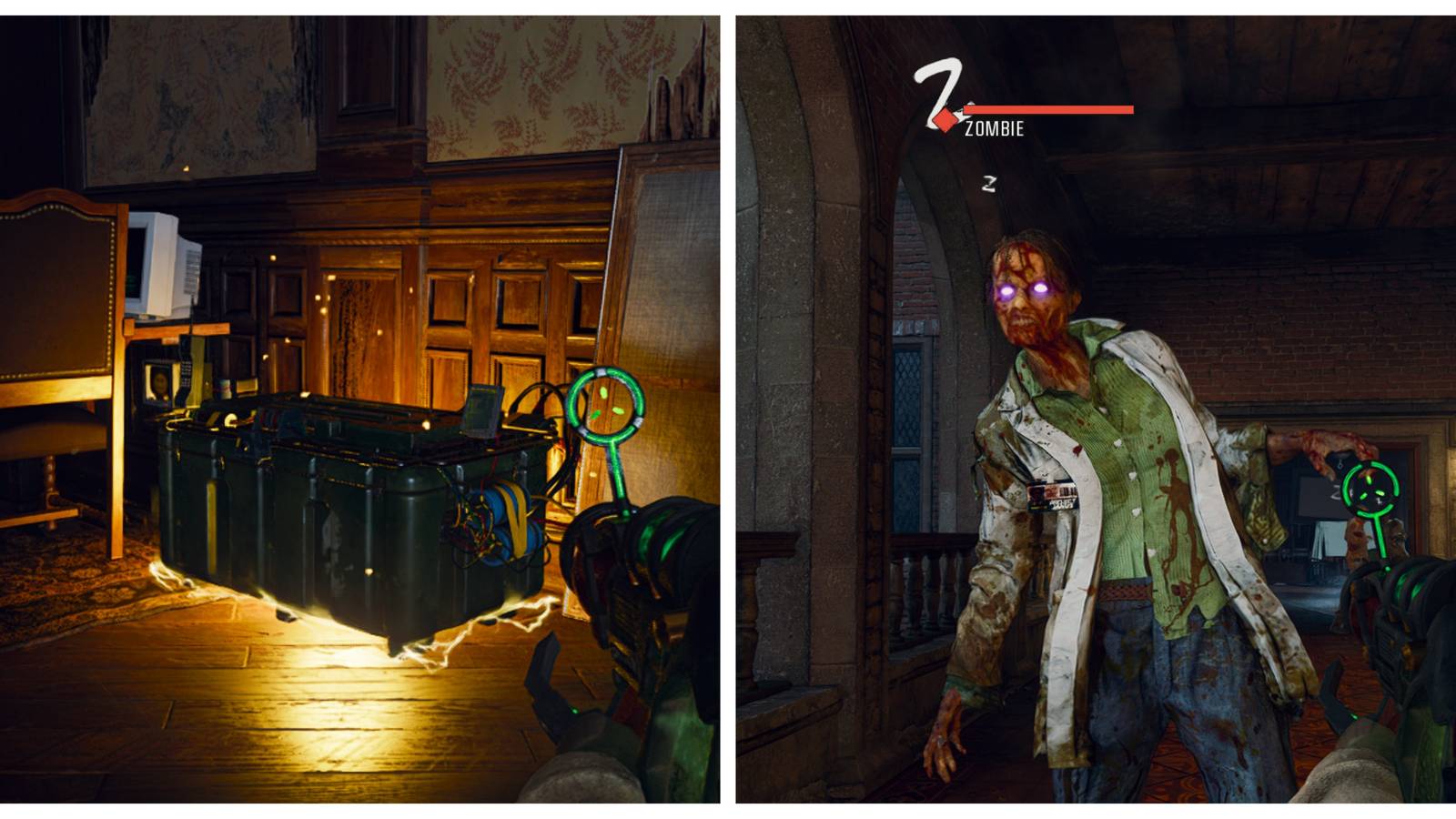The width and height of the screenshot is (1456, 819).
Task: Click the red zombie health bar
Action: (1051, 109)
